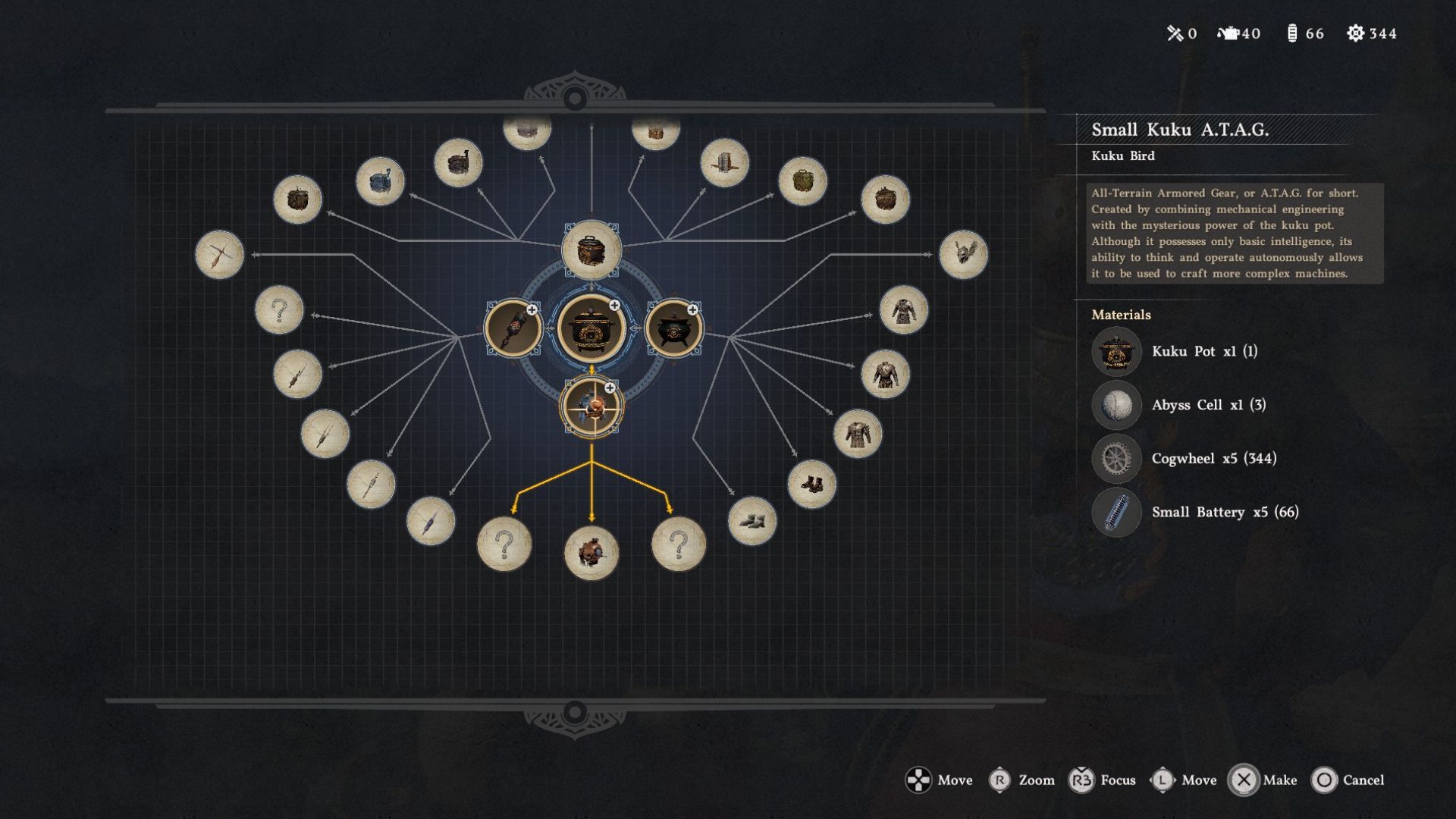Select the Small Battery material entry

[x=1225, y=513]
